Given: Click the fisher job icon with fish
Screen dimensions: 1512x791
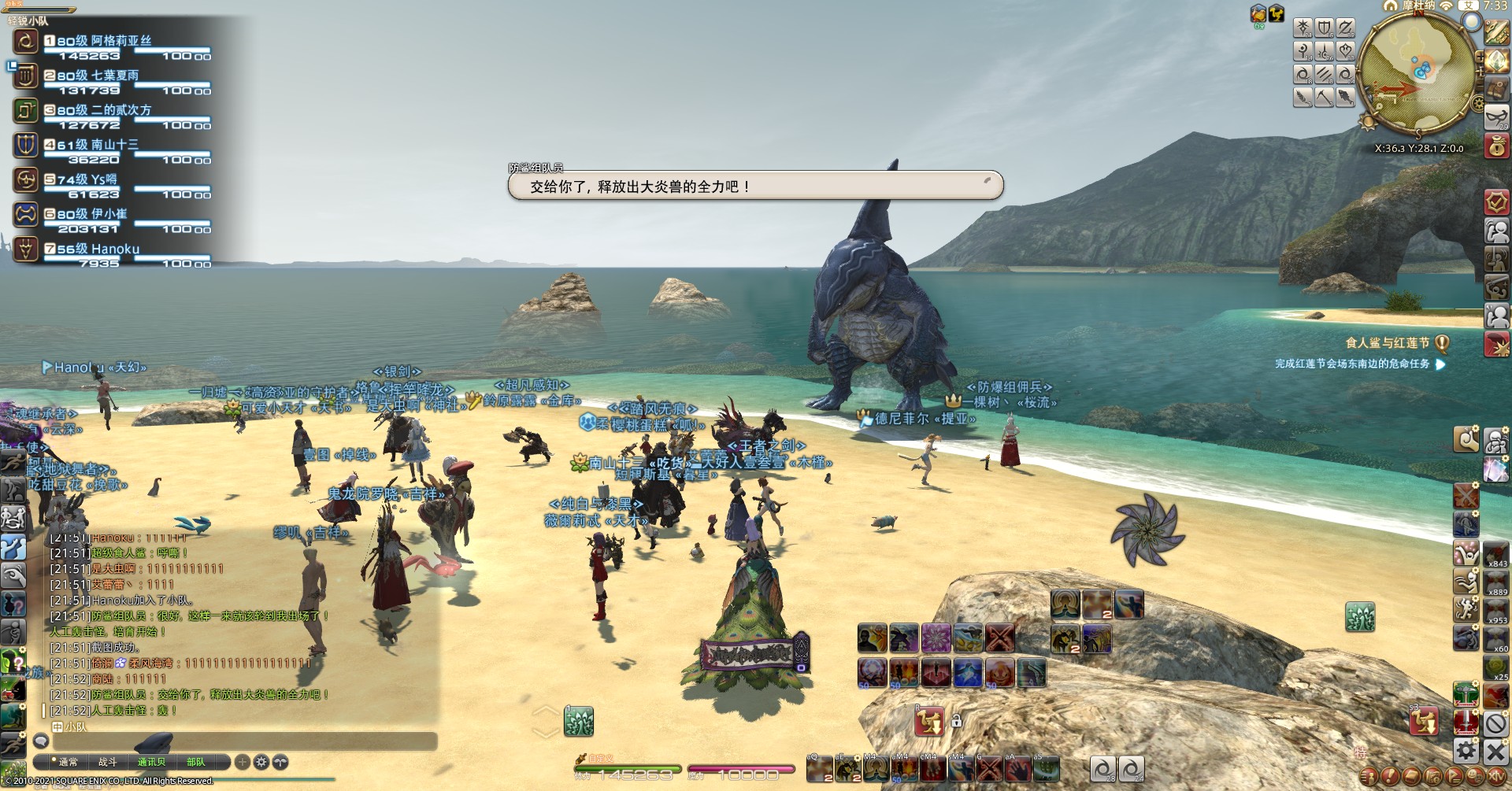Looking at the screenshot, I should (x=1345, y=98).
